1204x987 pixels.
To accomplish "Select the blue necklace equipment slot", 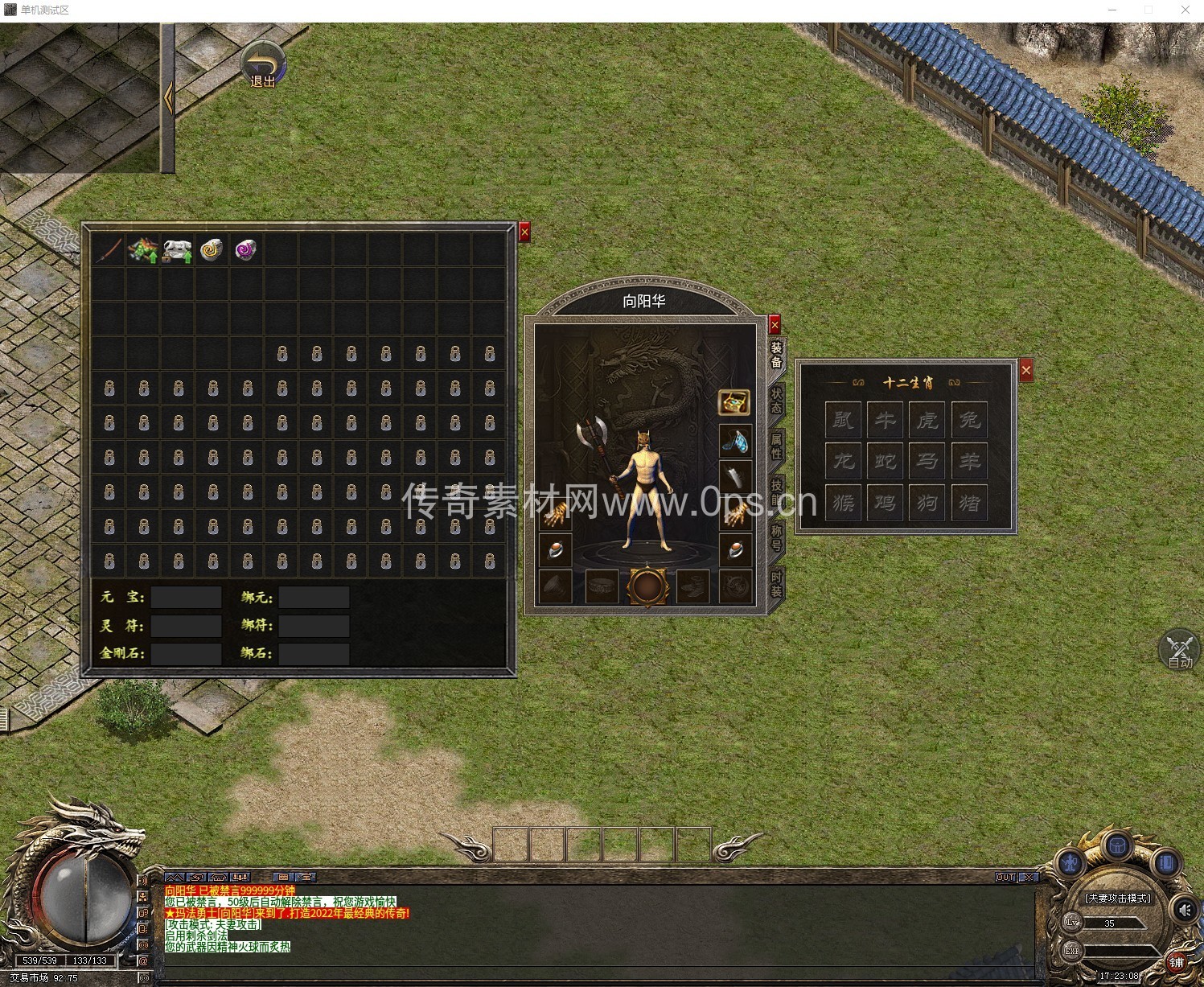I will tap(734, 441).
